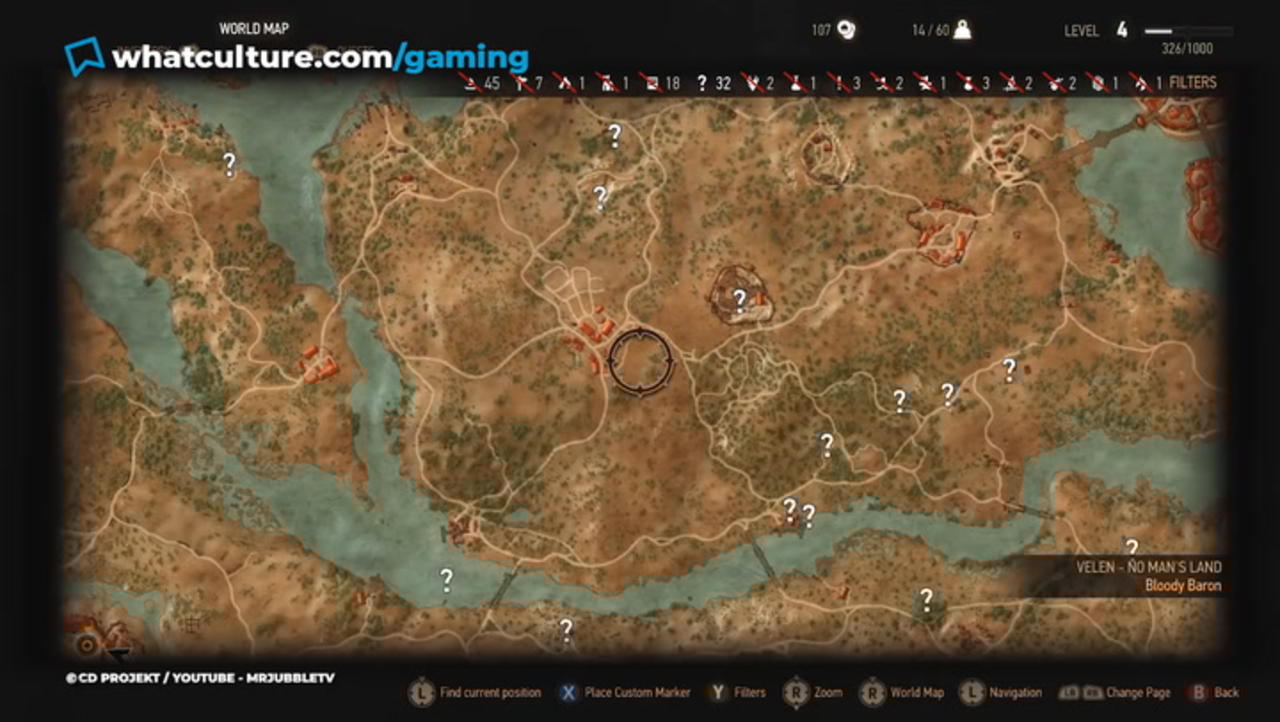Select the undiscovered marker near Velen circle cursor

pyautogui.click(x=738, y=297)
